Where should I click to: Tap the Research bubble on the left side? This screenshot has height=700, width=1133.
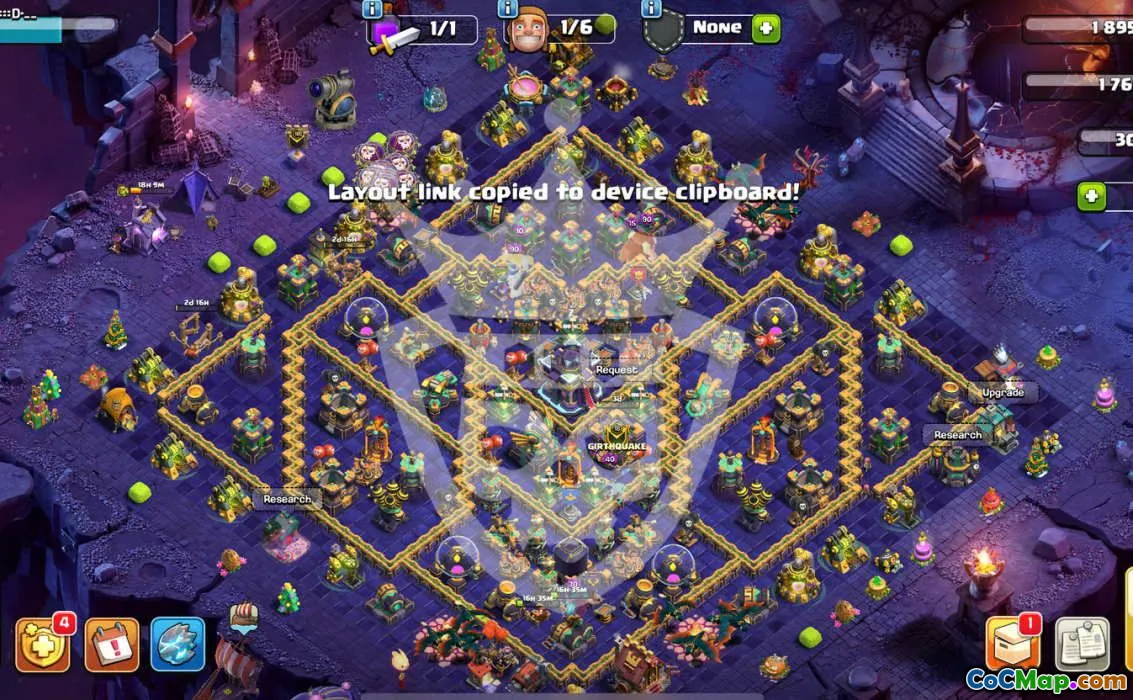287,499
